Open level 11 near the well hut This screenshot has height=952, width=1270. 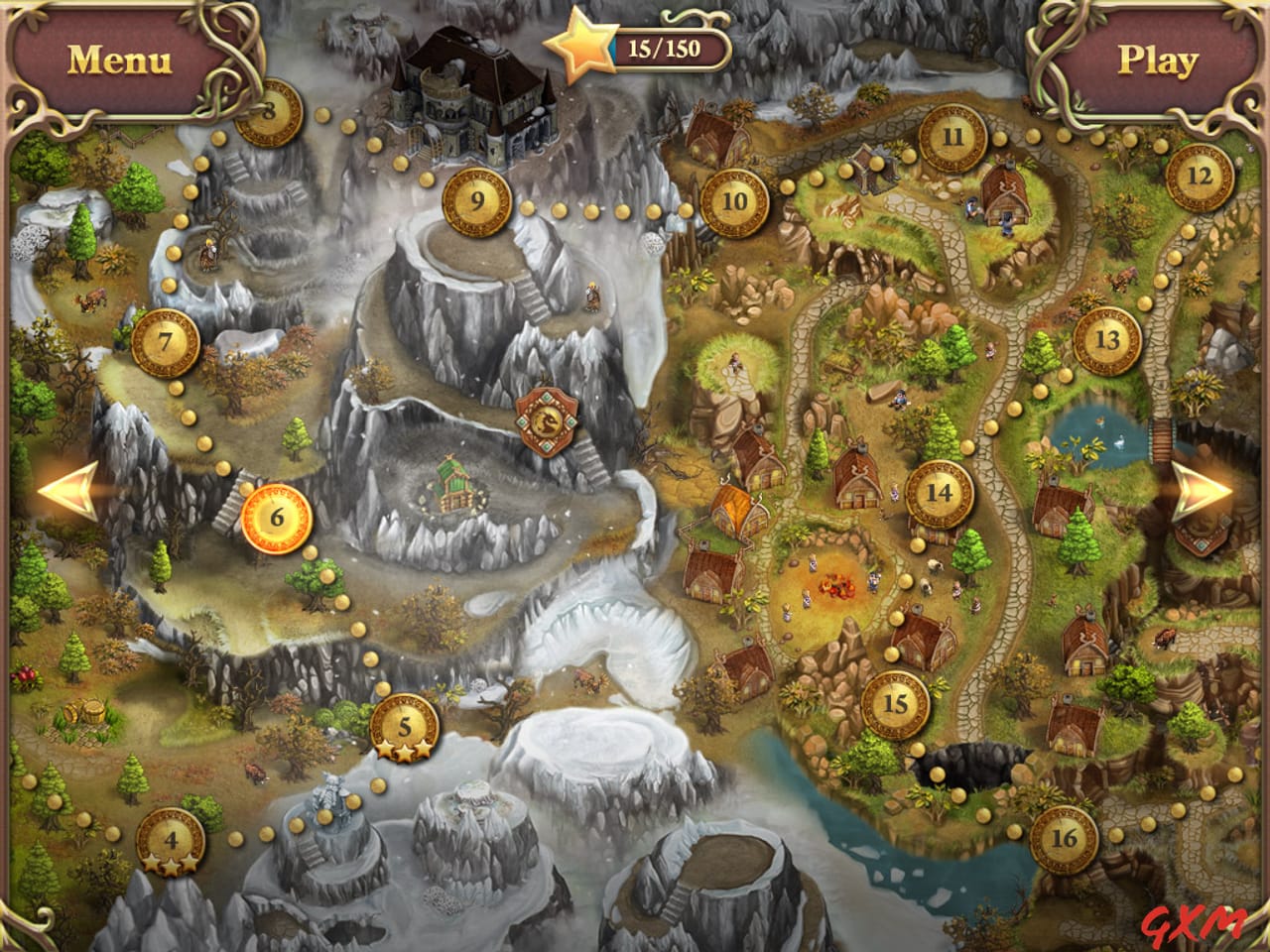click(952, 139)
